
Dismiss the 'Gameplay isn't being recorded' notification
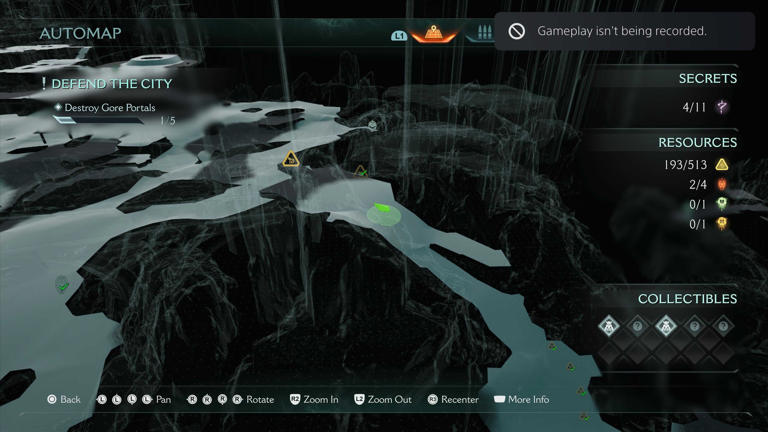(x=623, y=31)
